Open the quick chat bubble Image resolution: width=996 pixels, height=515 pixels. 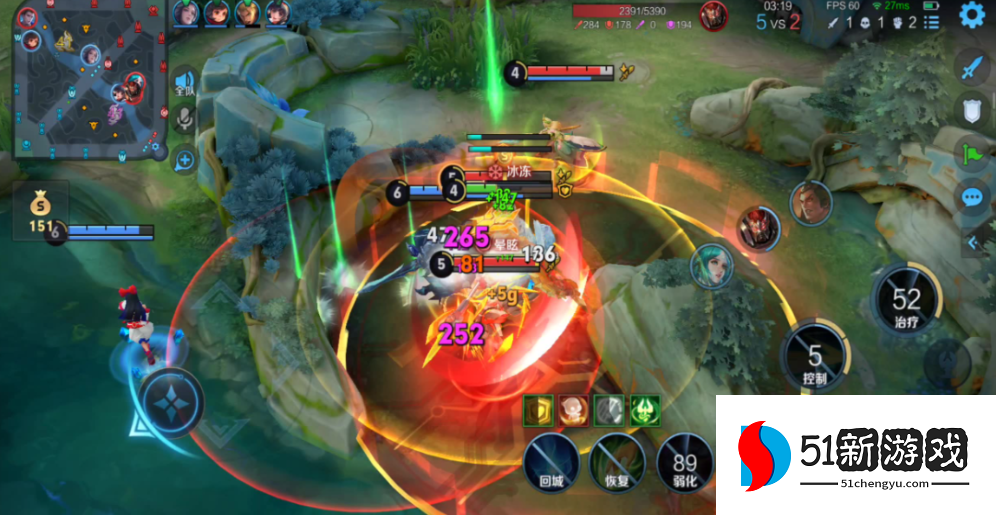(x=974, y=197)
